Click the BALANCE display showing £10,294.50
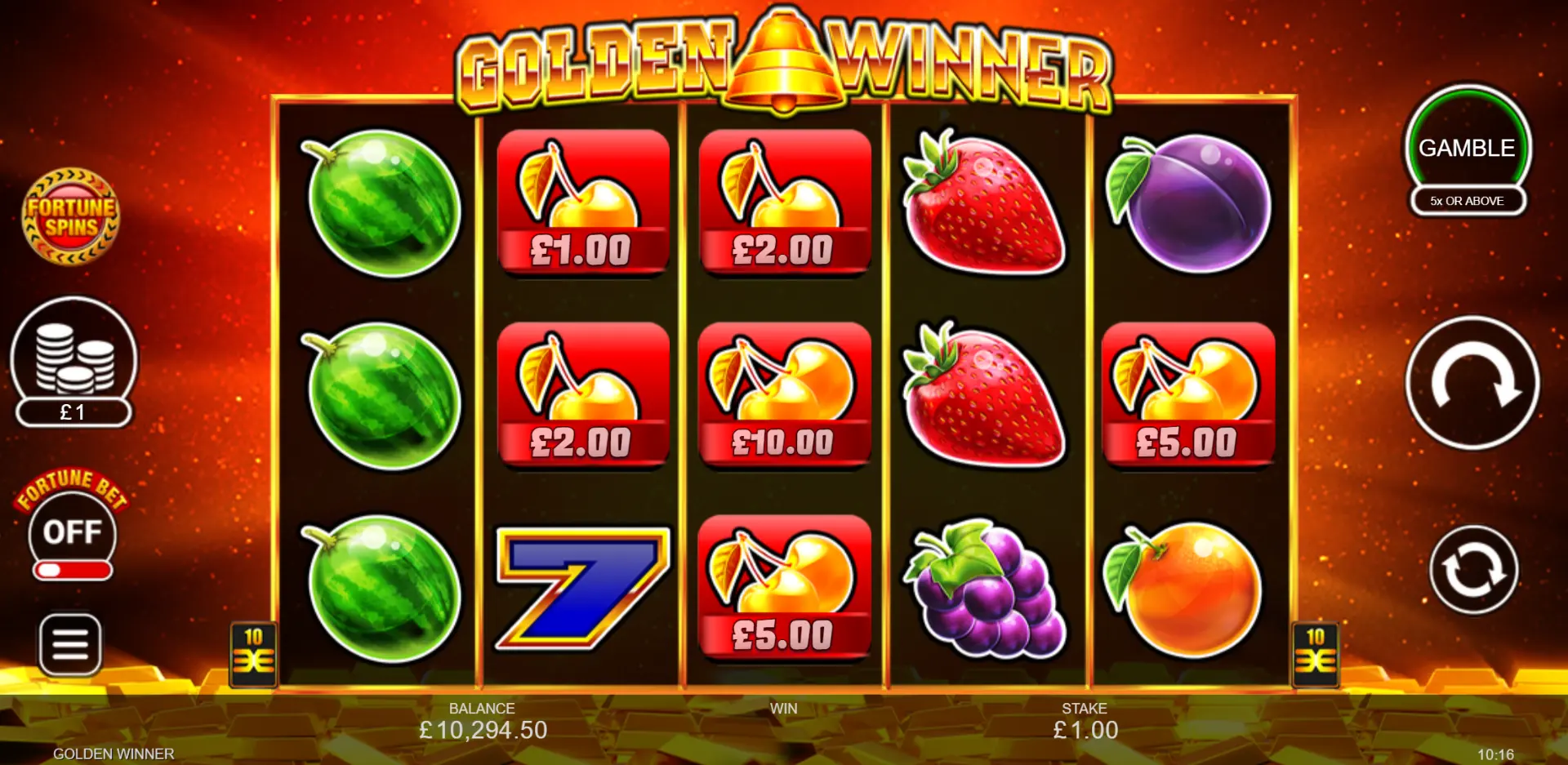This screenshot has height=765, width=1568. [483, 721]
